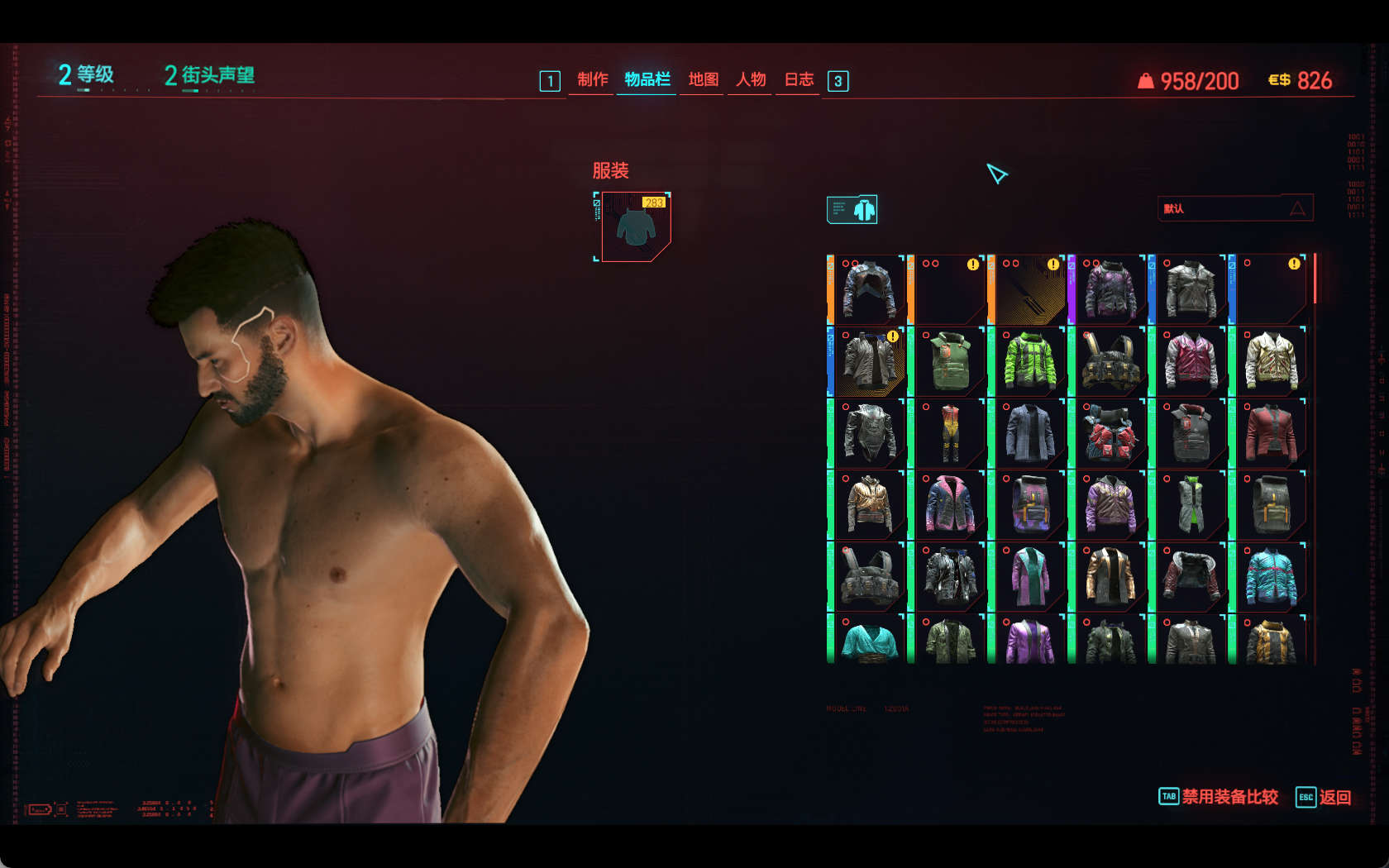Select the green padded vest item
1389x868 pixels.
949,362
